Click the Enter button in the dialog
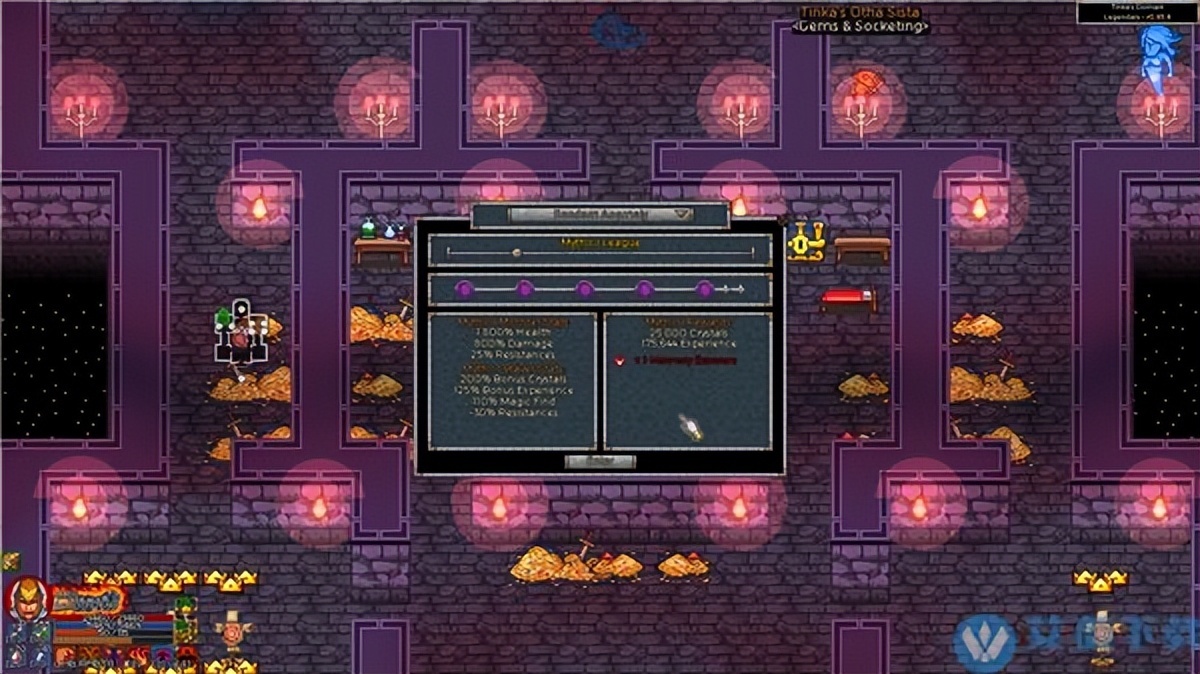This screenshot has height=674, width=1200. point(599,461)
